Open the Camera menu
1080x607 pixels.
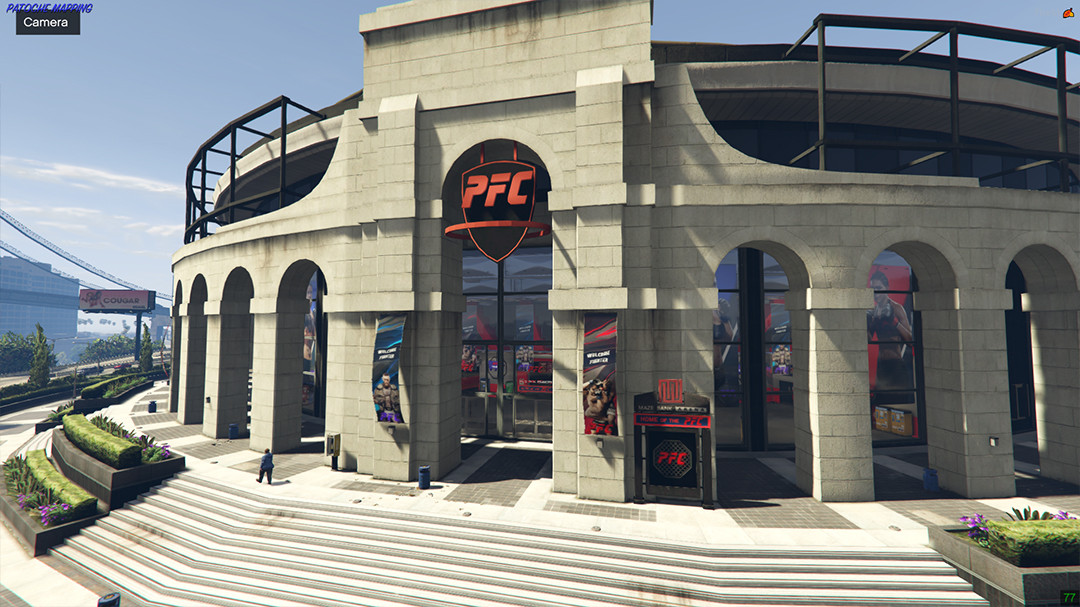point(47,22)
